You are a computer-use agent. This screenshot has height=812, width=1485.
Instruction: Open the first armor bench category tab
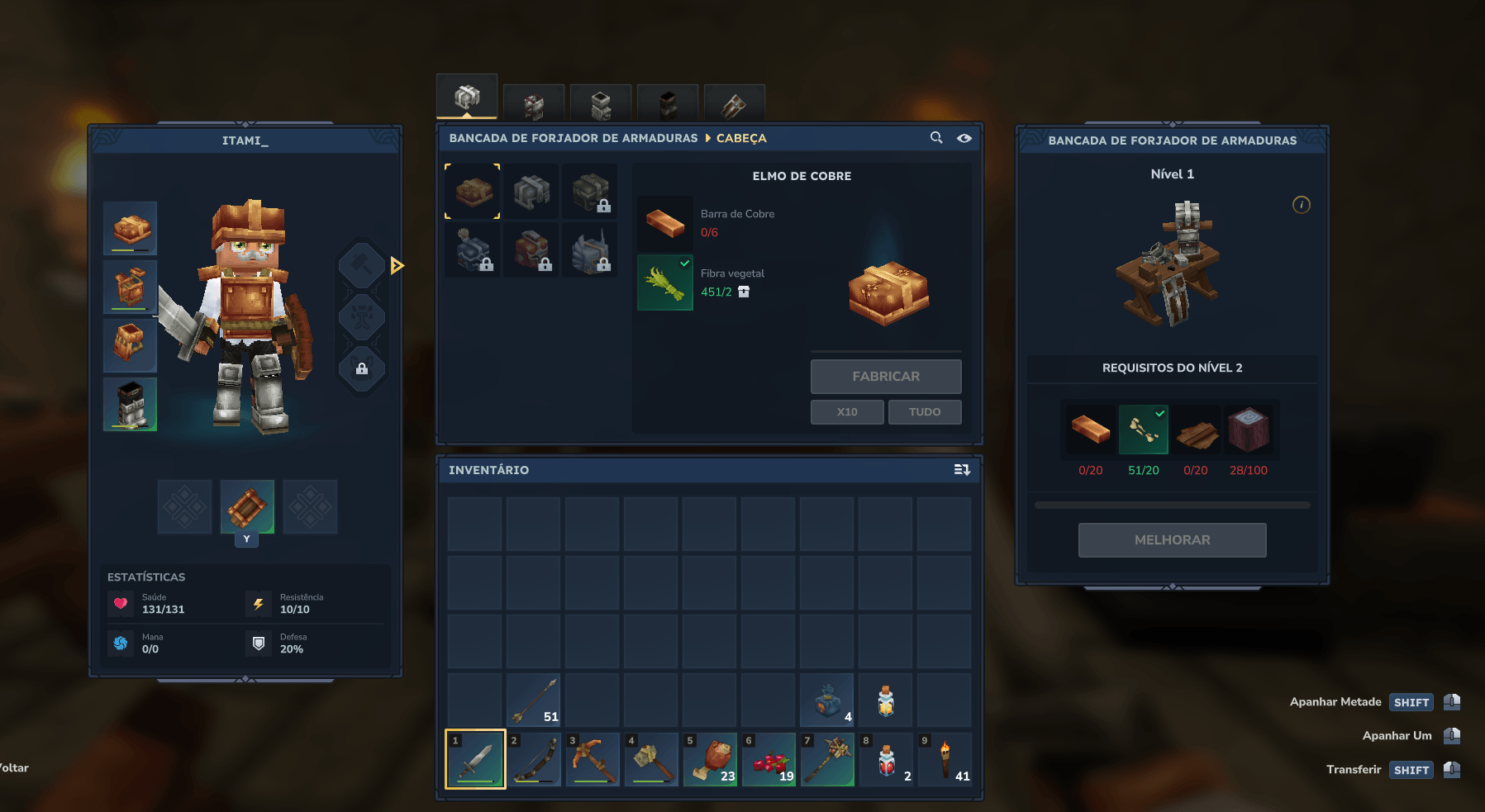coord(467,97)
